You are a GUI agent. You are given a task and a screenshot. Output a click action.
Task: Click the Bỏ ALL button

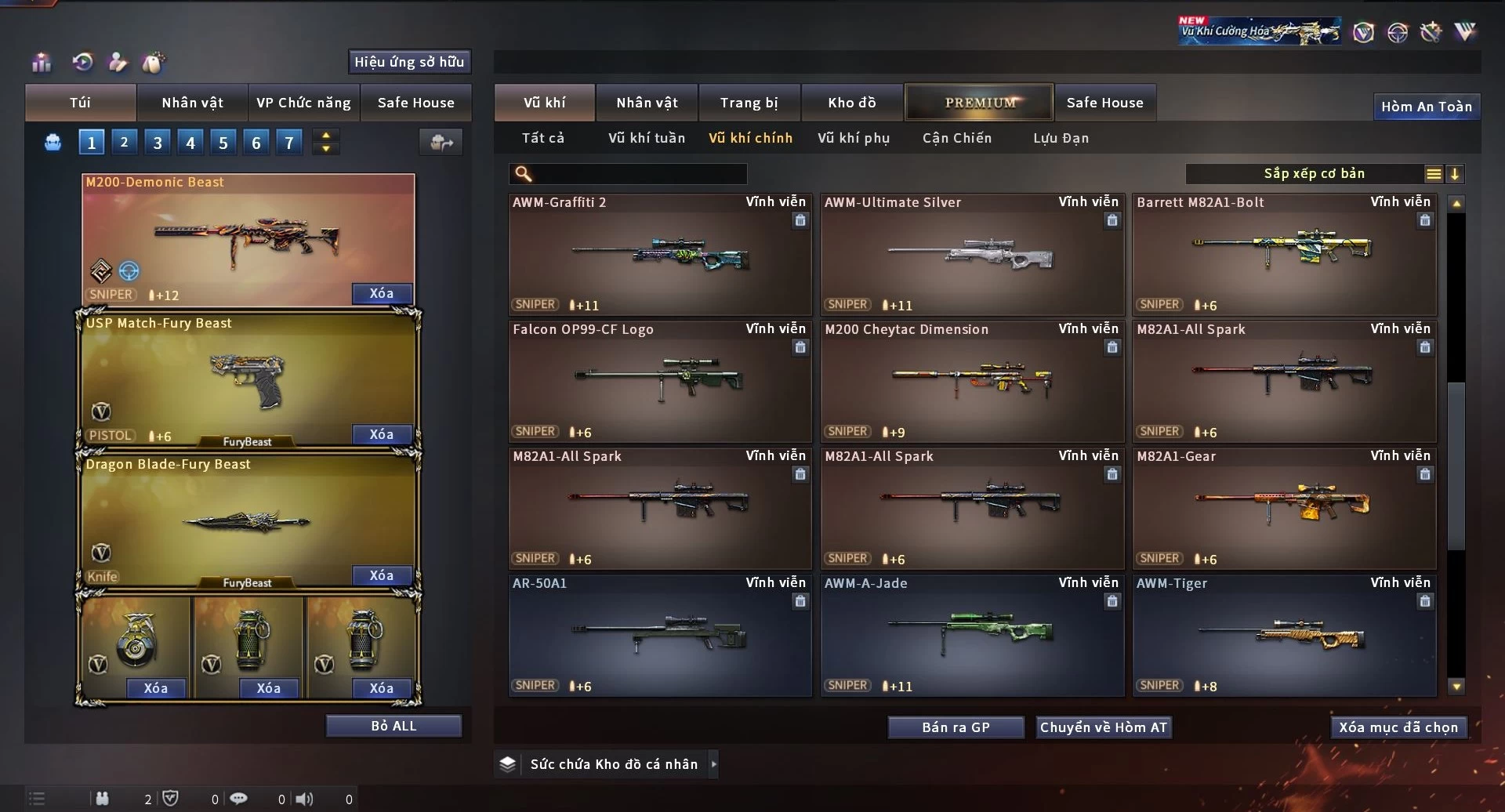pyautogui.click(x=393, y=726)
